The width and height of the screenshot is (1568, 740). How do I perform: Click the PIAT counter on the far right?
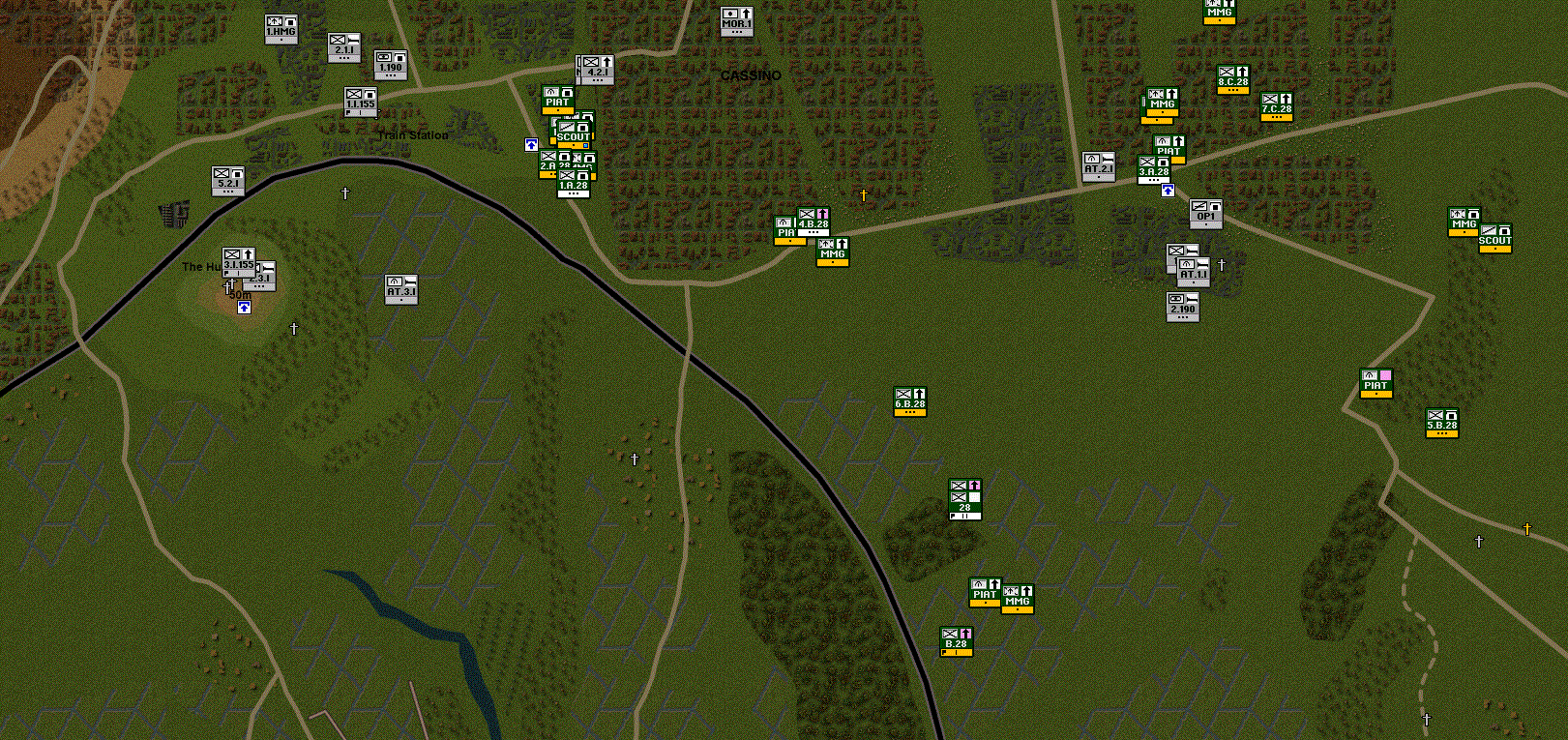coord(1376,385)
